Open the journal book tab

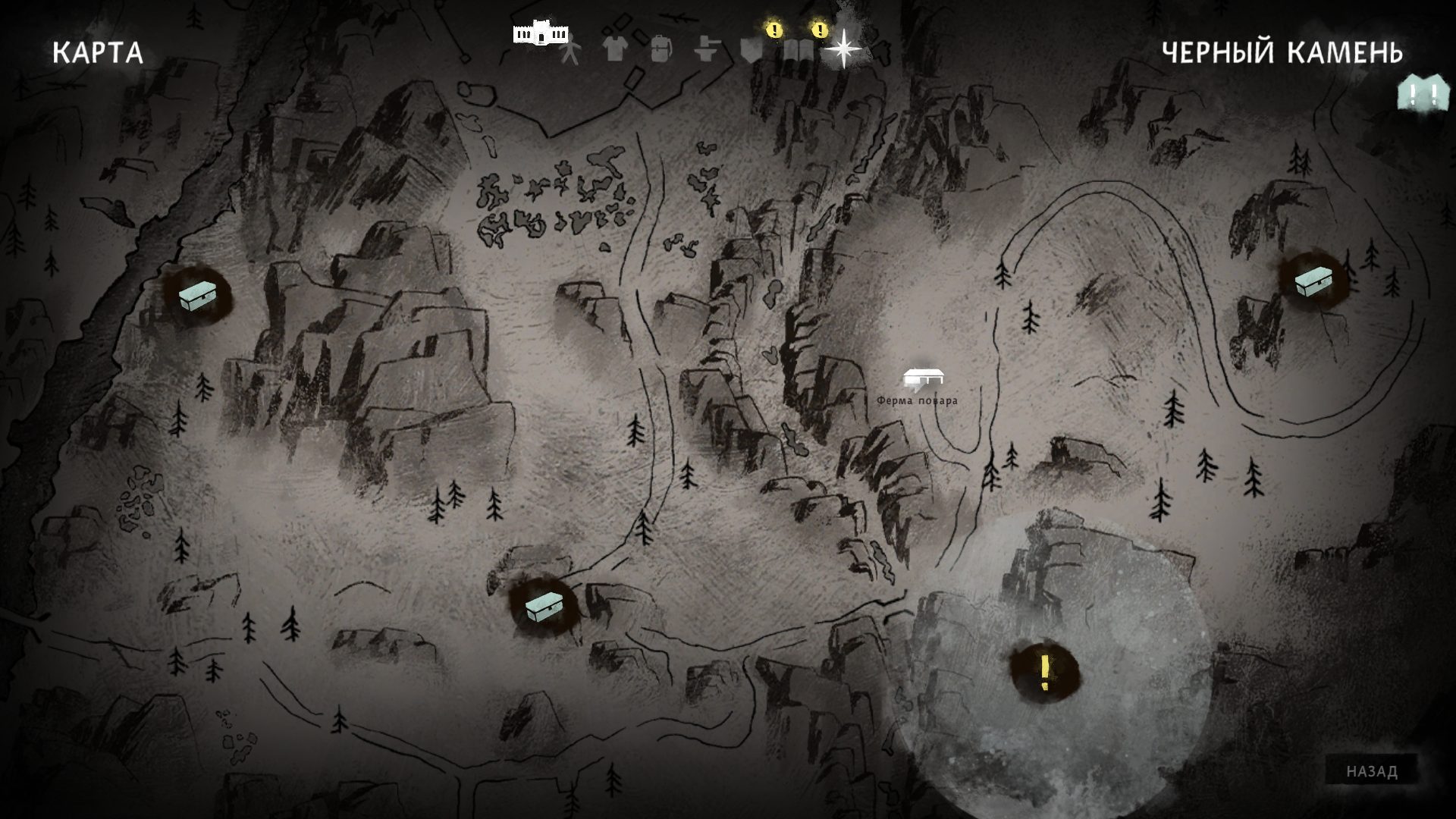(x=798, y=49)
